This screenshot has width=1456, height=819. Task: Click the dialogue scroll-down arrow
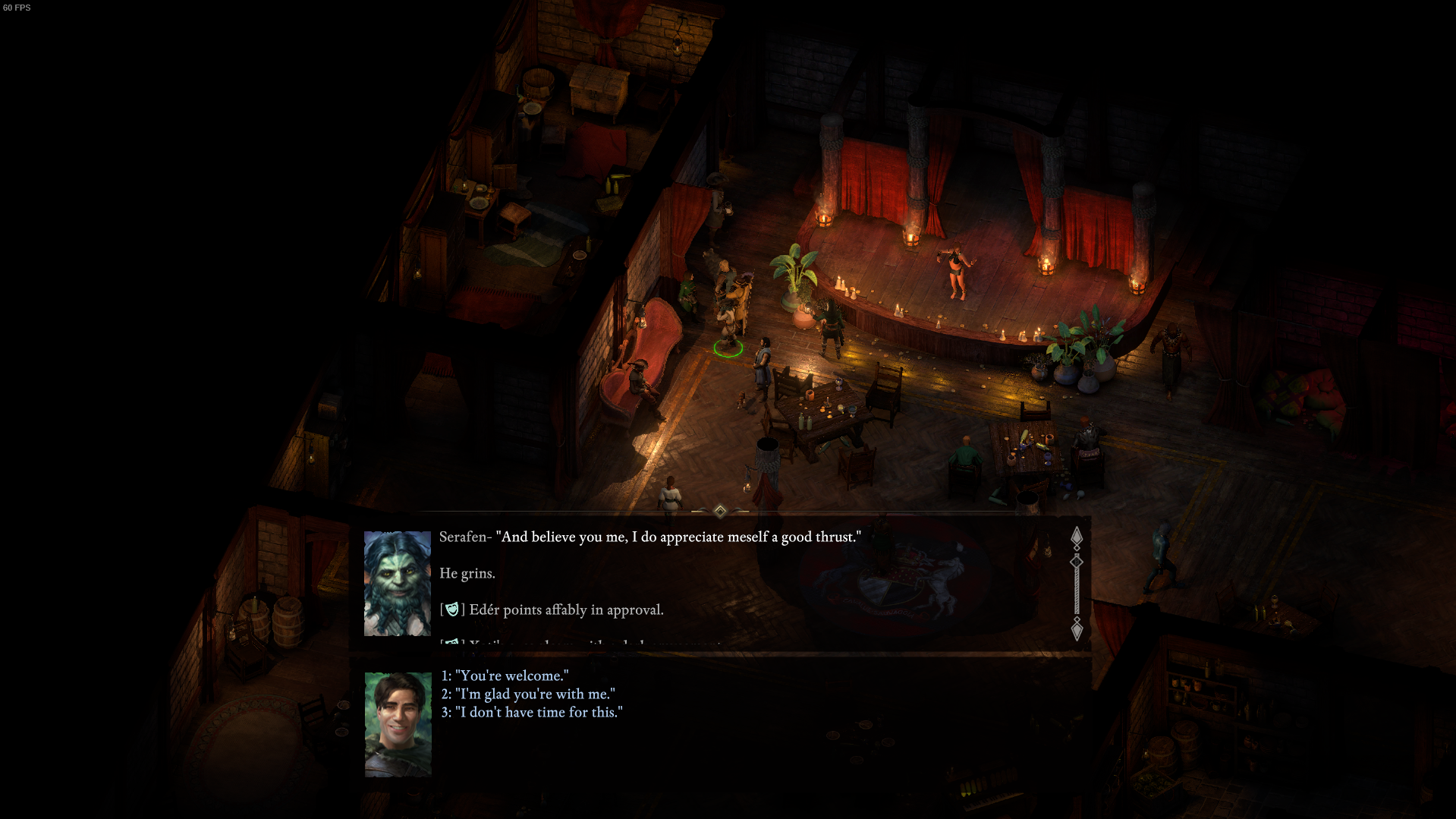pos(1076,630)
